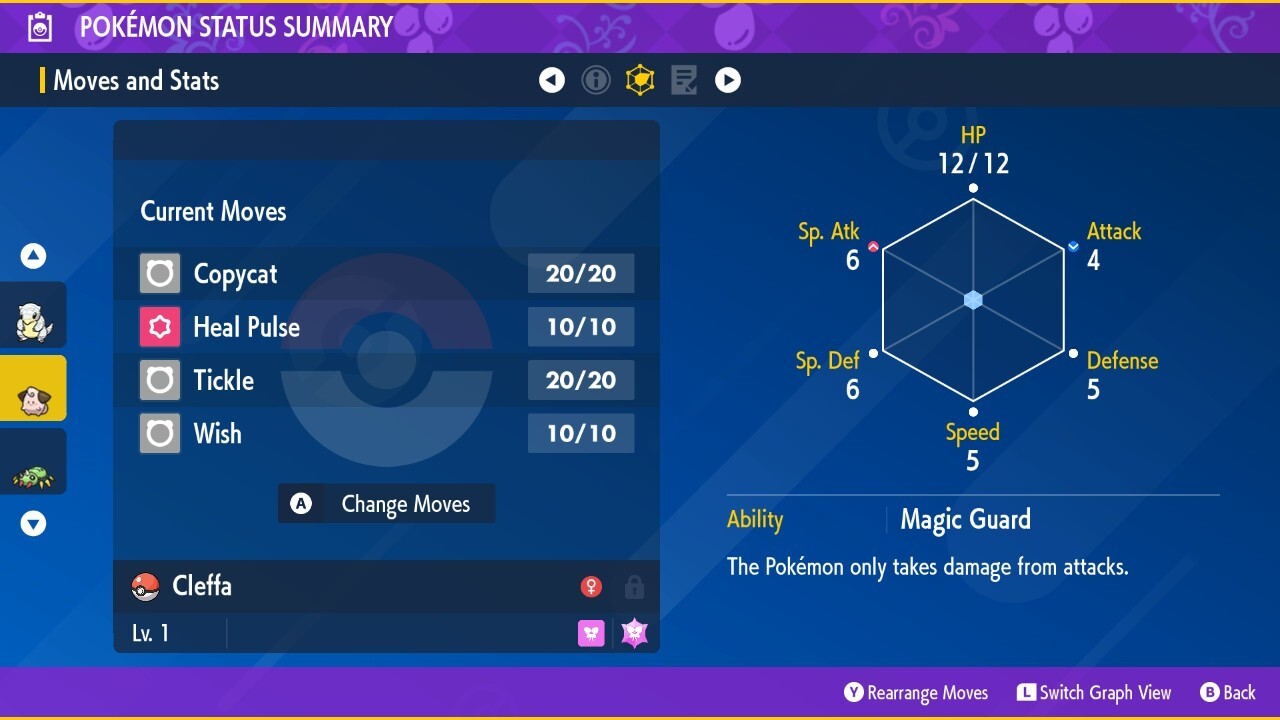The image size is (1280, 720).
Task: Toggle the female gender symbol on Cleffa
Action: coord(591,587)
